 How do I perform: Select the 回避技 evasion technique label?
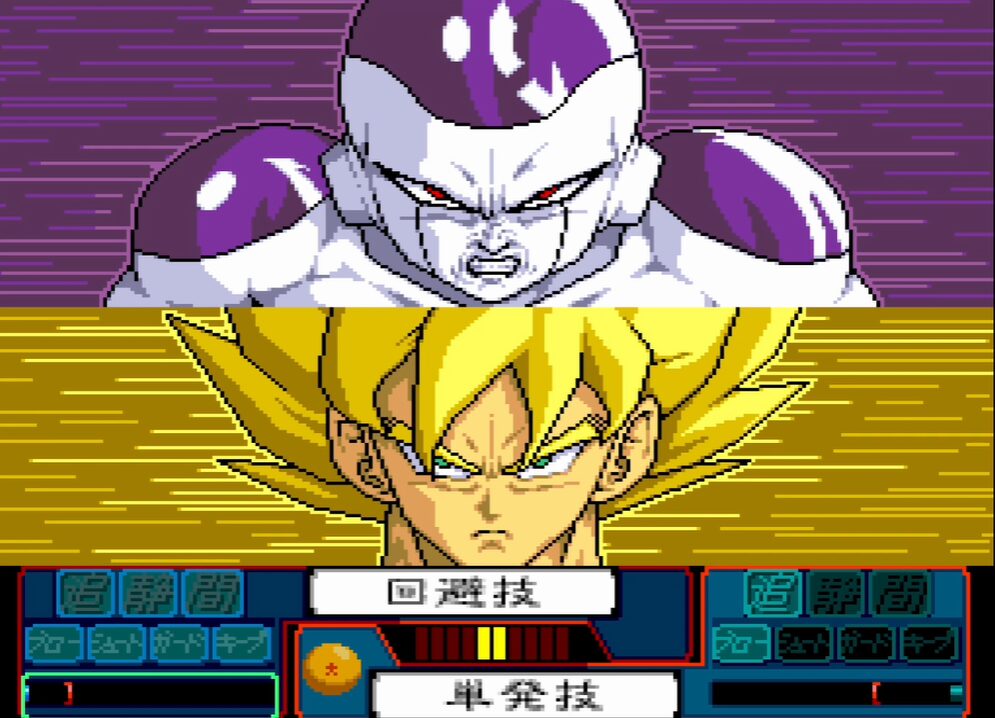pyautogui.click(x=462, y=593)
